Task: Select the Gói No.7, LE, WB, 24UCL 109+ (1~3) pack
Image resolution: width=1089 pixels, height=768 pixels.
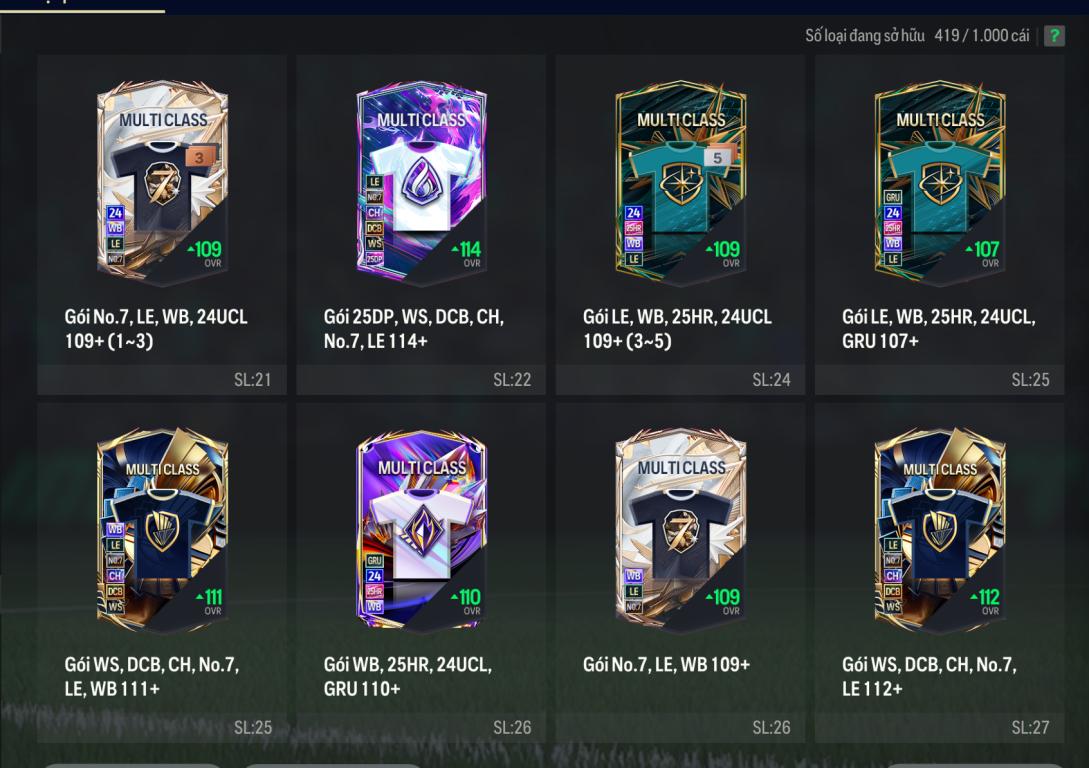Action: tap(162, 180)
